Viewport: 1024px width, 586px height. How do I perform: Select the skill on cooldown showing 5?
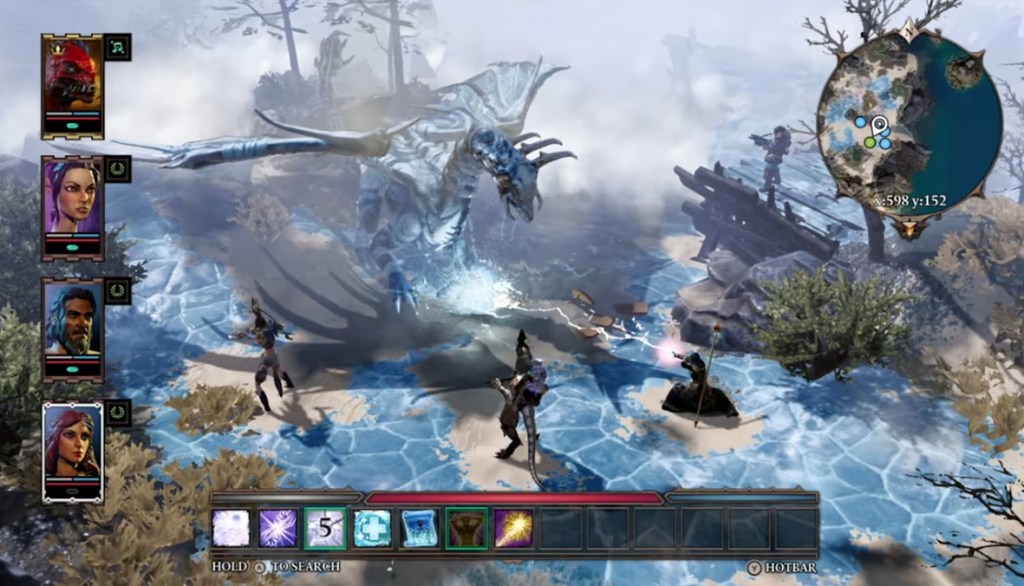[x=325, y=528]
